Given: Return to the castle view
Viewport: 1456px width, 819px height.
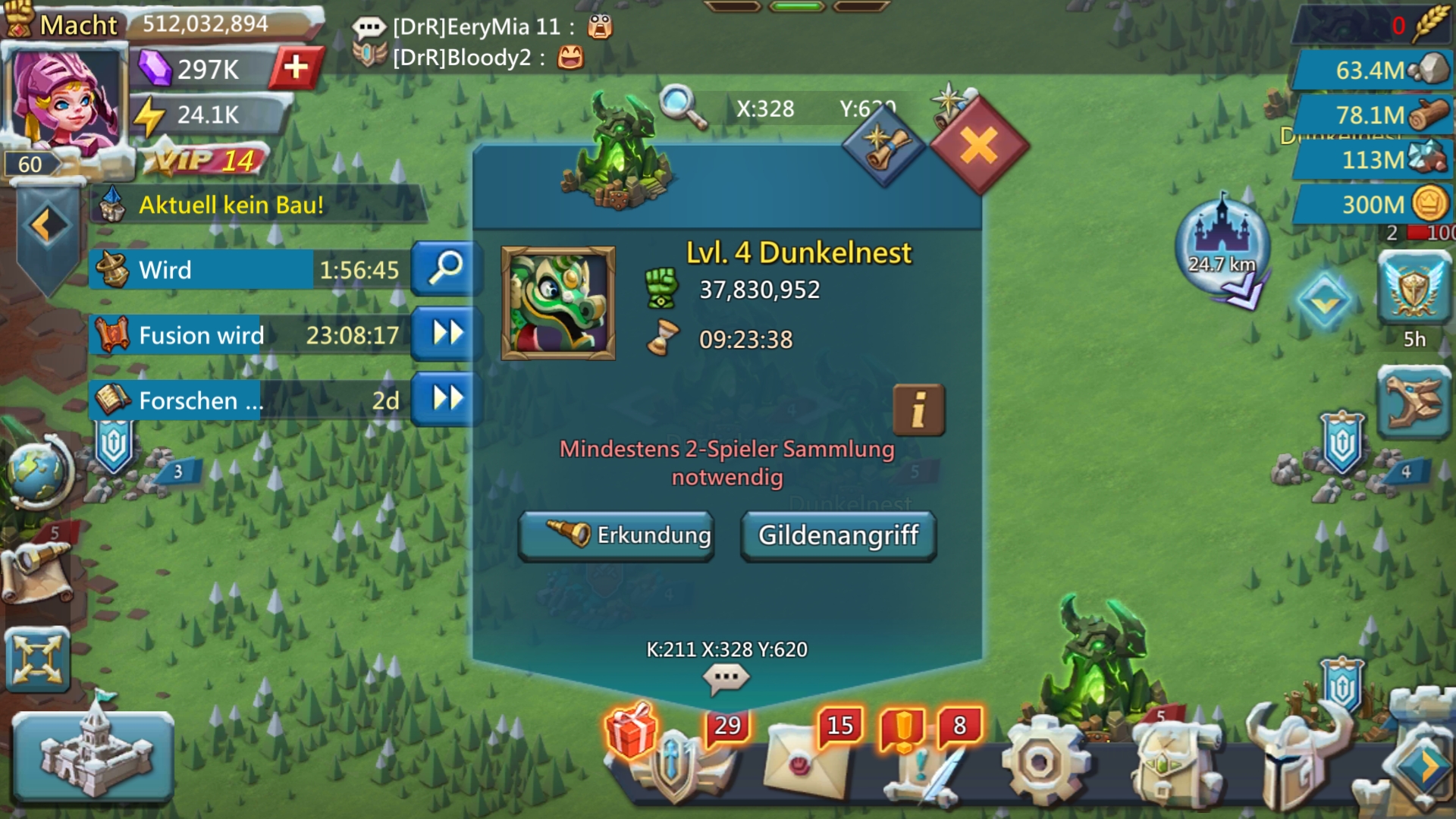Looking at the screenshot, I should (93, 755).
